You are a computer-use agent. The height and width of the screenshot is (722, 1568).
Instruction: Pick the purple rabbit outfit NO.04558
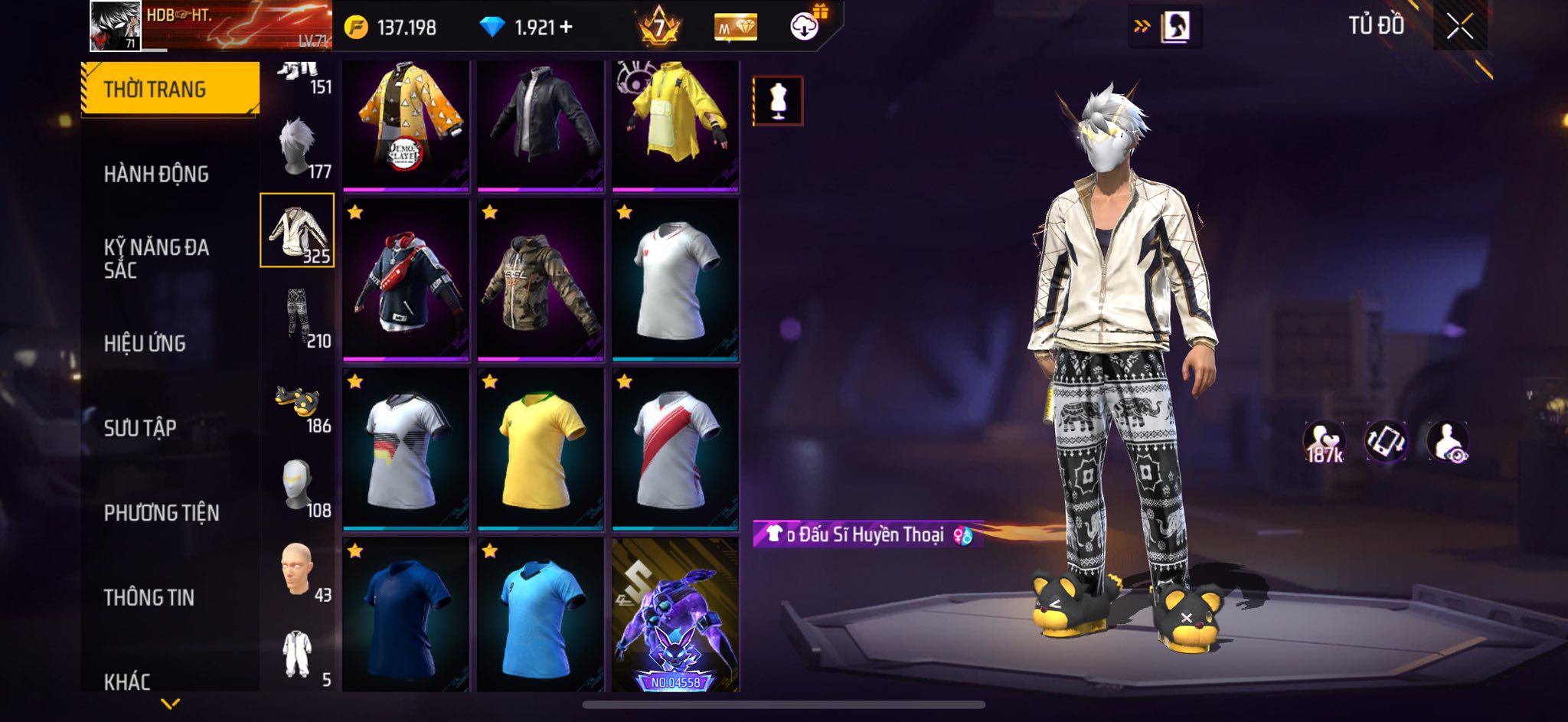[675, 615]
